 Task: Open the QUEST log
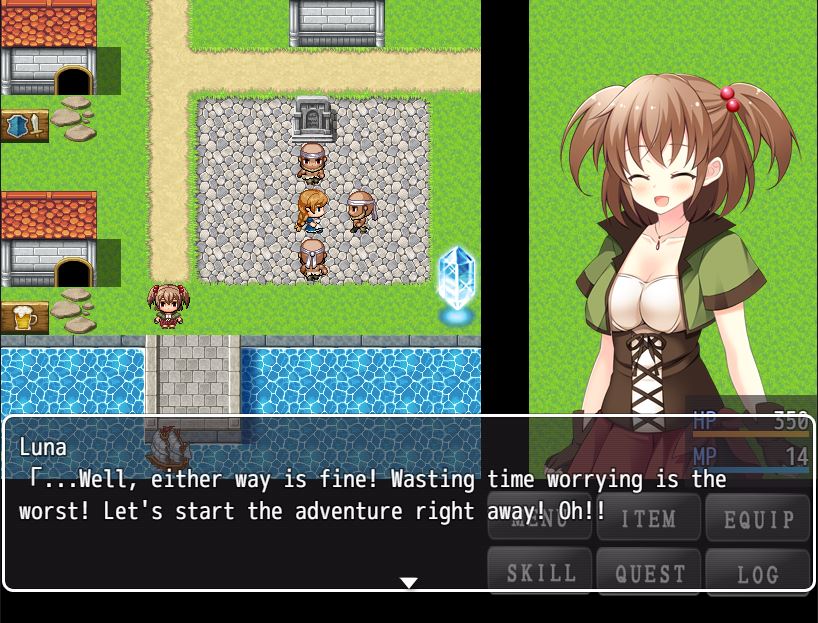pyautogui.click(x=649, y=573)
